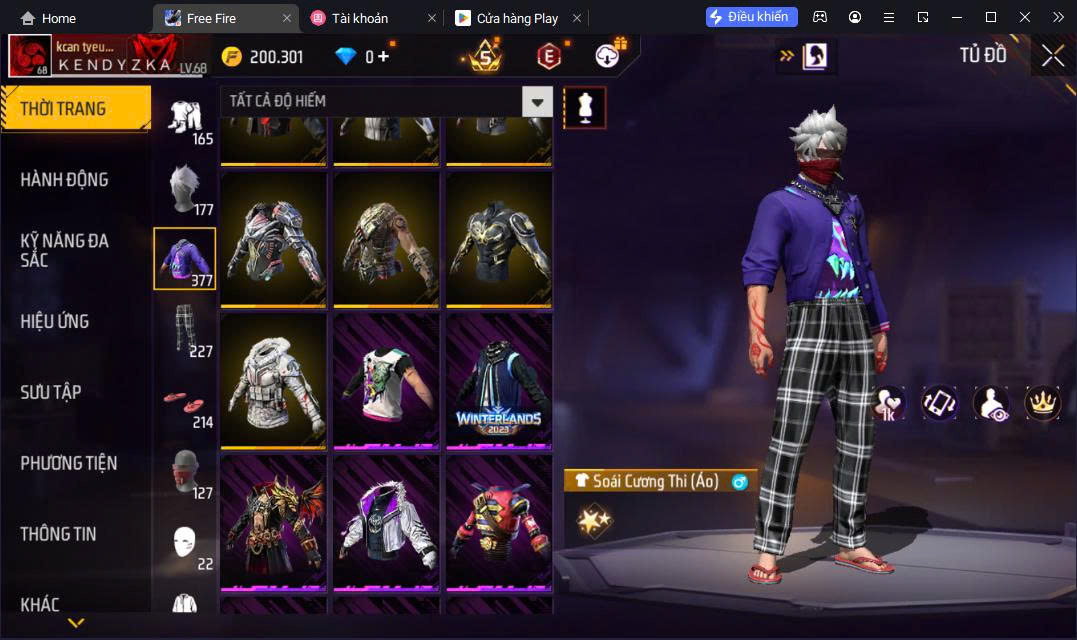Close the Tủ Đồ wardrobe screen
Screen dimensions: 1077x640
click(1052, 56)
